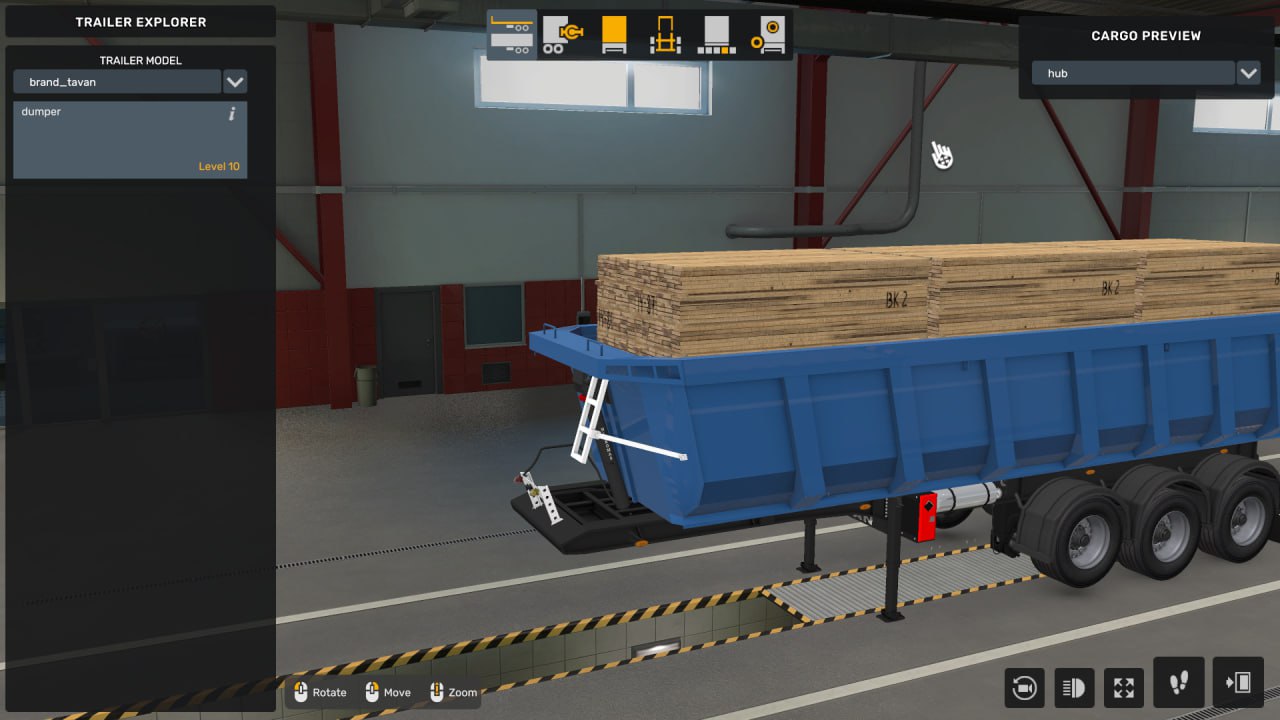Switch to the five-squares trailer tab
Viewport: 1280px width, 720px height.
click(716, 35)
